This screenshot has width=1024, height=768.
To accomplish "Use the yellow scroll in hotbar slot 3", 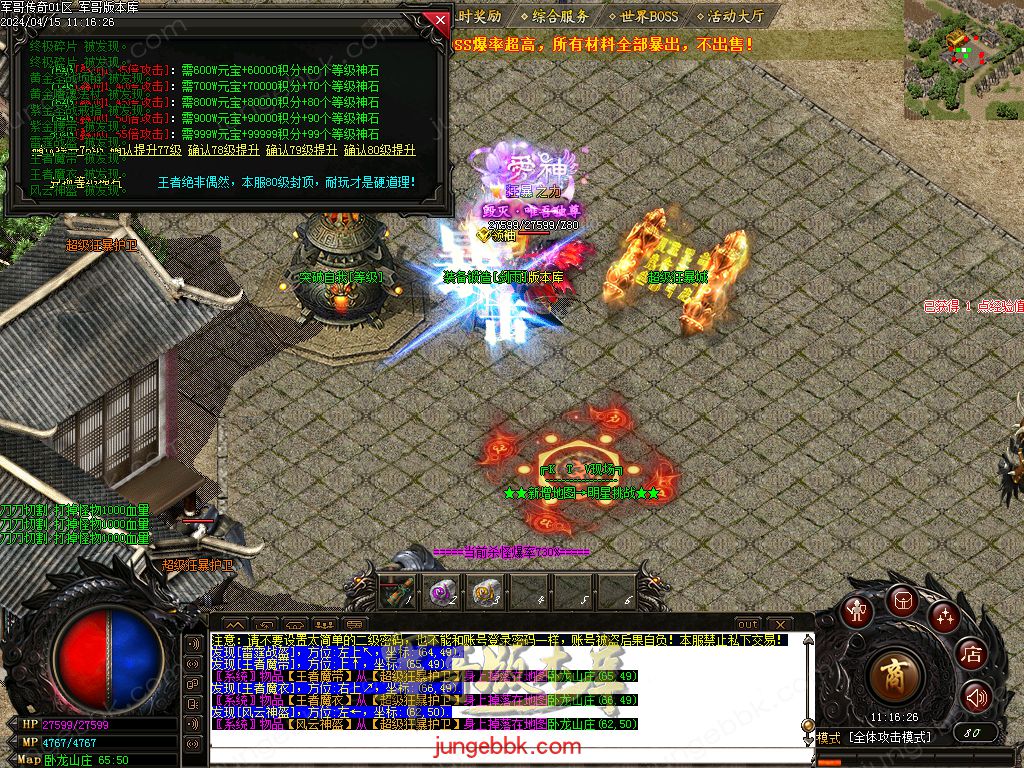I will [x=486, y=592].
